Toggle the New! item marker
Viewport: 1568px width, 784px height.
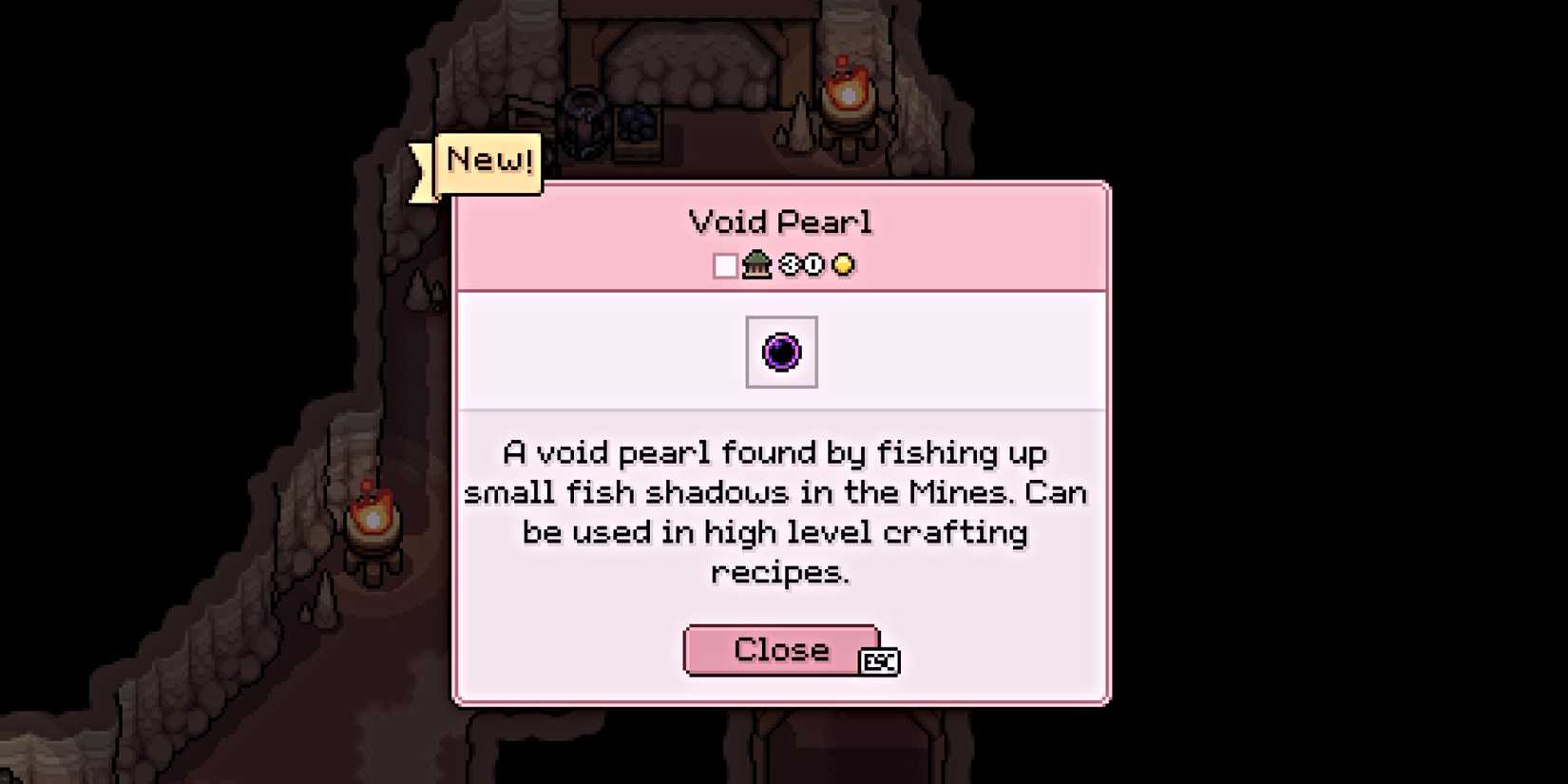pyautogui.click(x=488, y=160)
